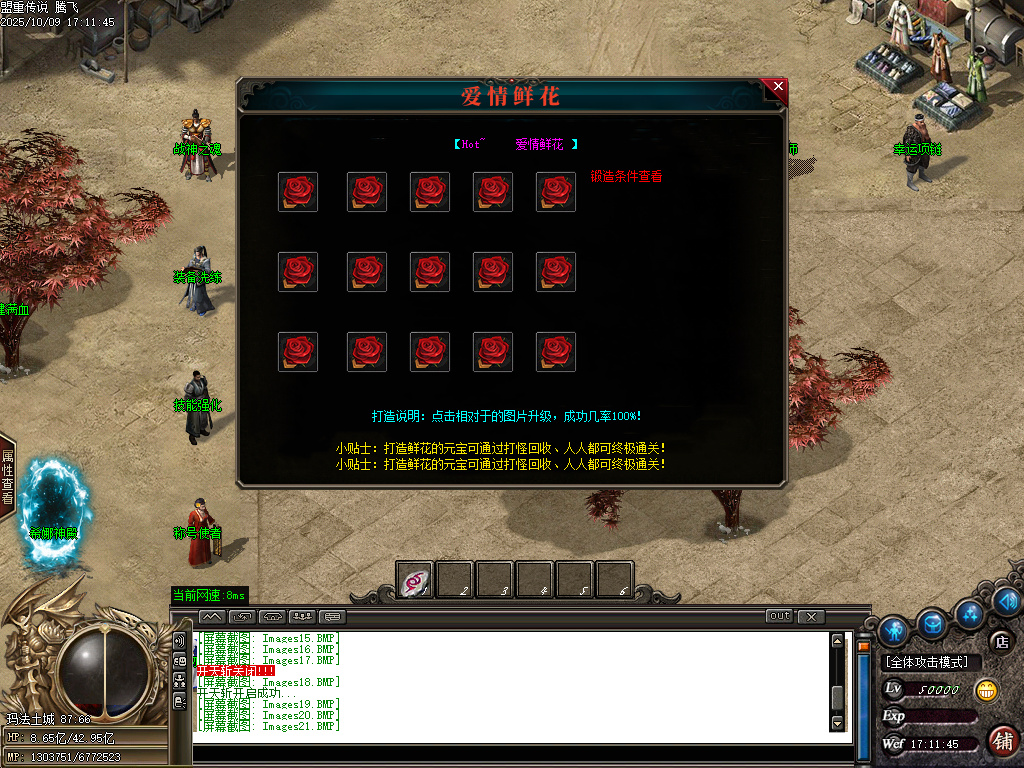Click the "out" button above the chat
Screen dimensions: 1024x768
779,616
